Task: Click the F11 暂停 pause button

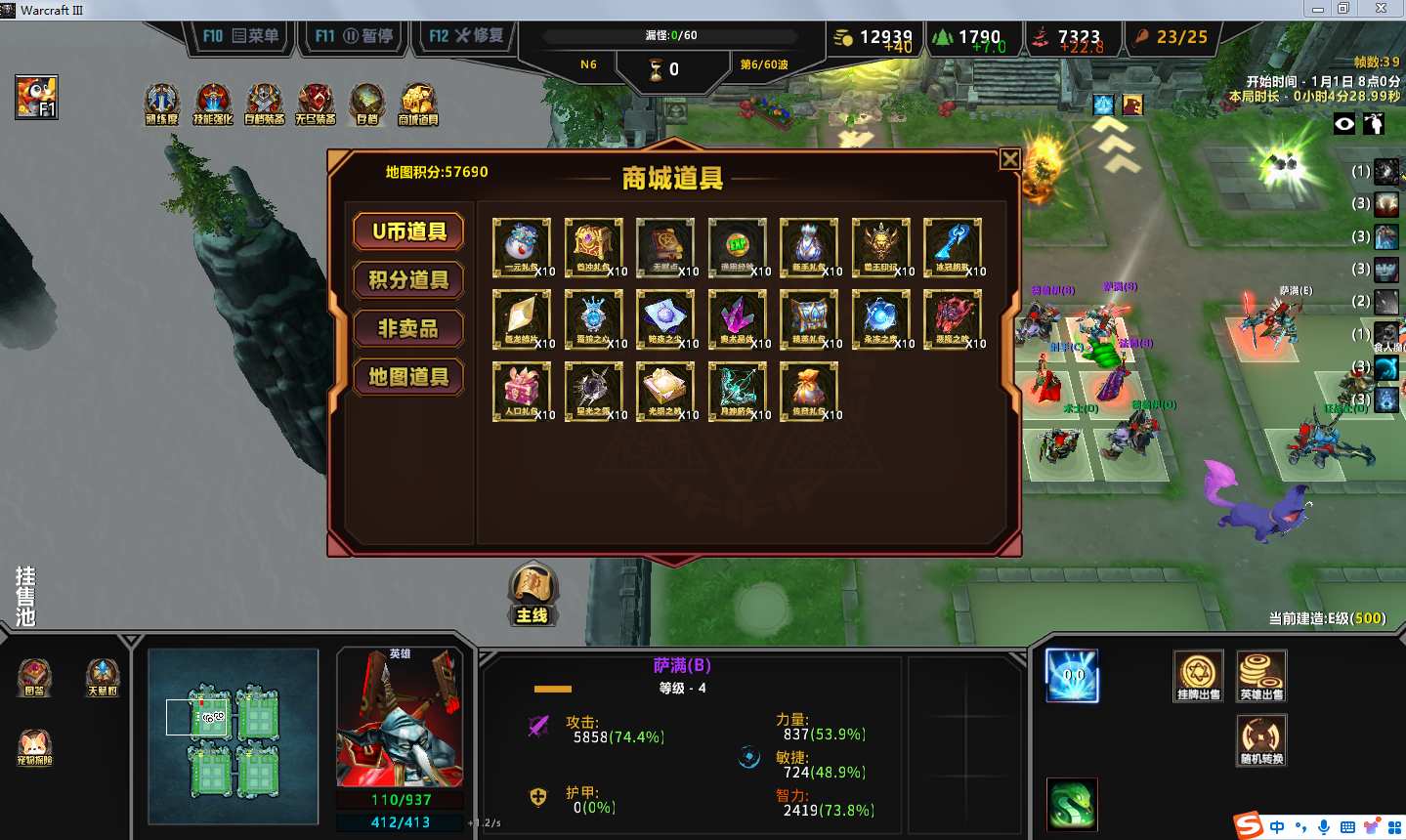Action: coord(354,36)
